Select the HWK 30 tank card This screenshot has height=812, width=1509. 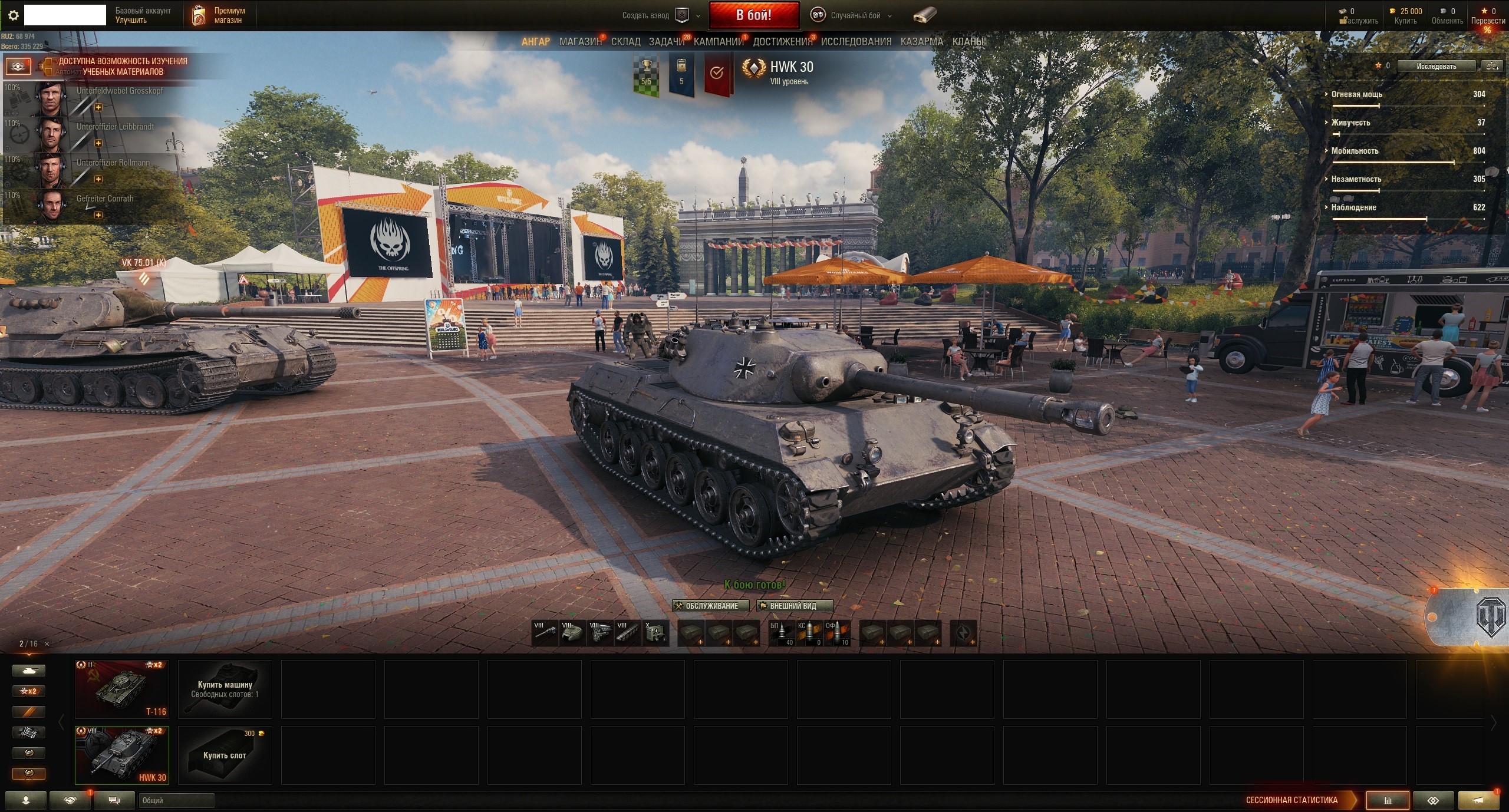point(122,755)
